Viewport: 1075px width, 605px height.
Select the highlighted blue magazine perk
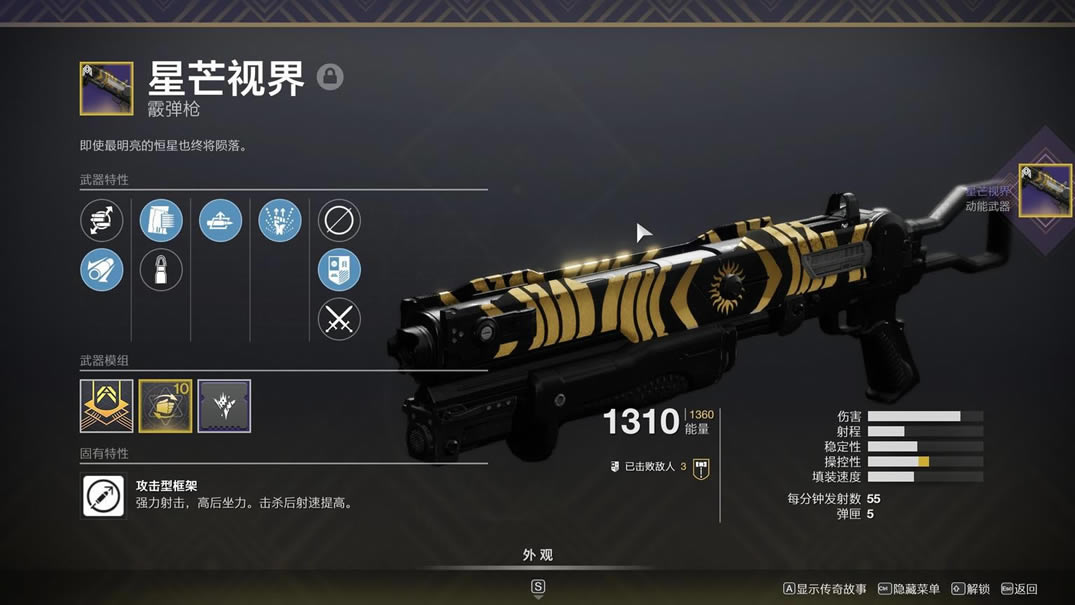point(161,221)
